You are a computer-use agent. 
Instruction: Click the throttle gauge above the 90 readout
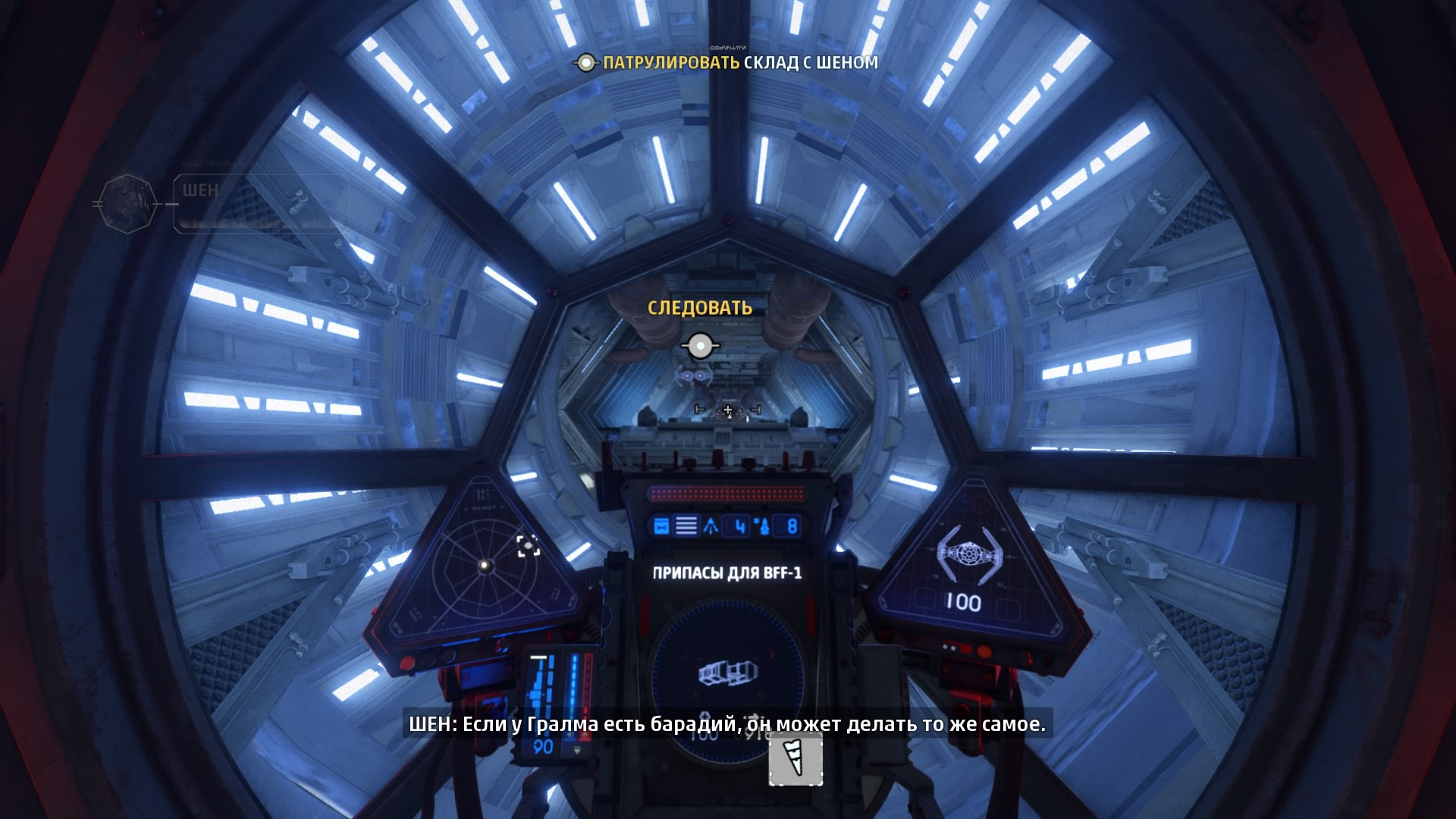click(x=543, y=694)
